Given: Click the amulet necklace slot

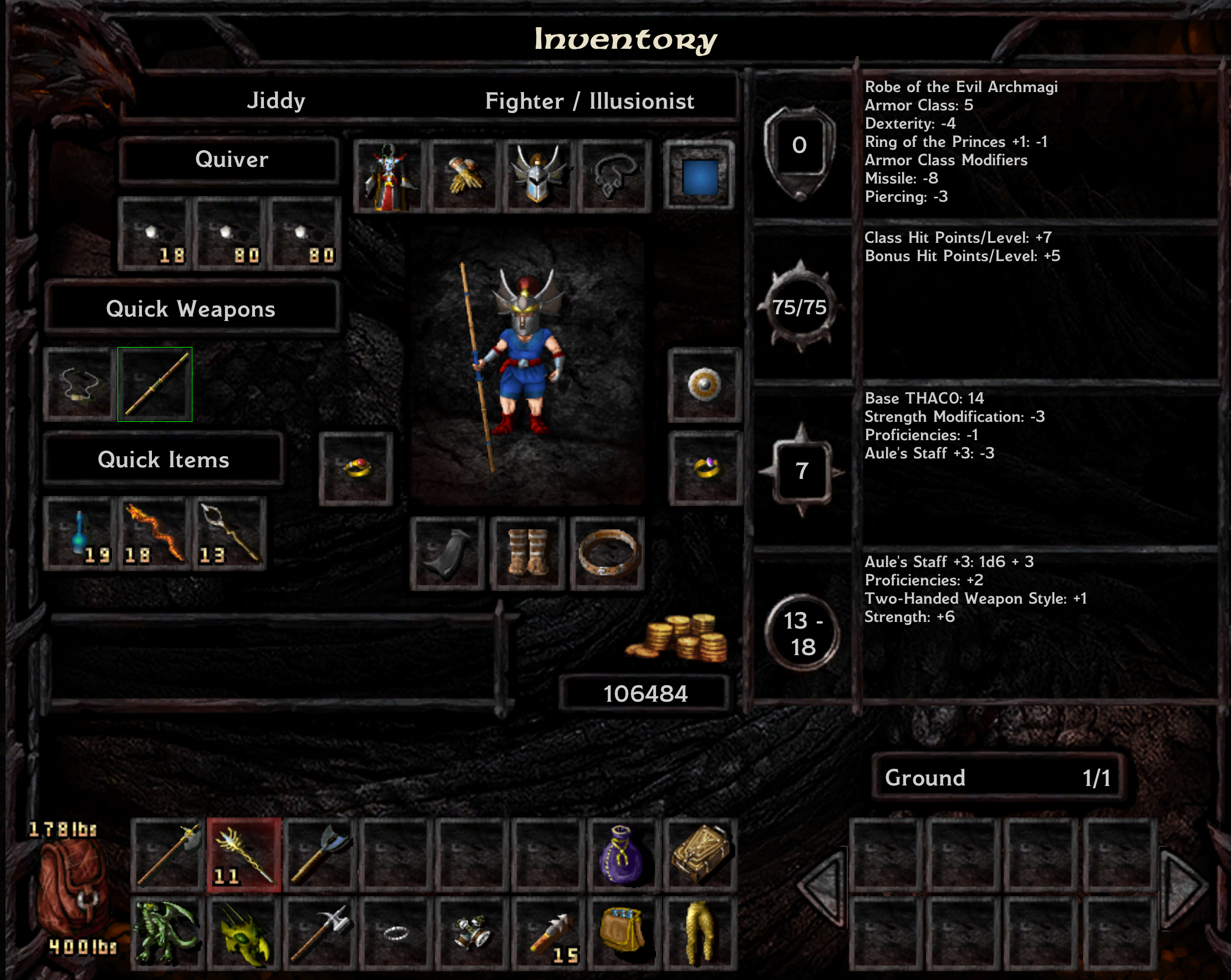Looking at the screenshot, I should point(614,176).
